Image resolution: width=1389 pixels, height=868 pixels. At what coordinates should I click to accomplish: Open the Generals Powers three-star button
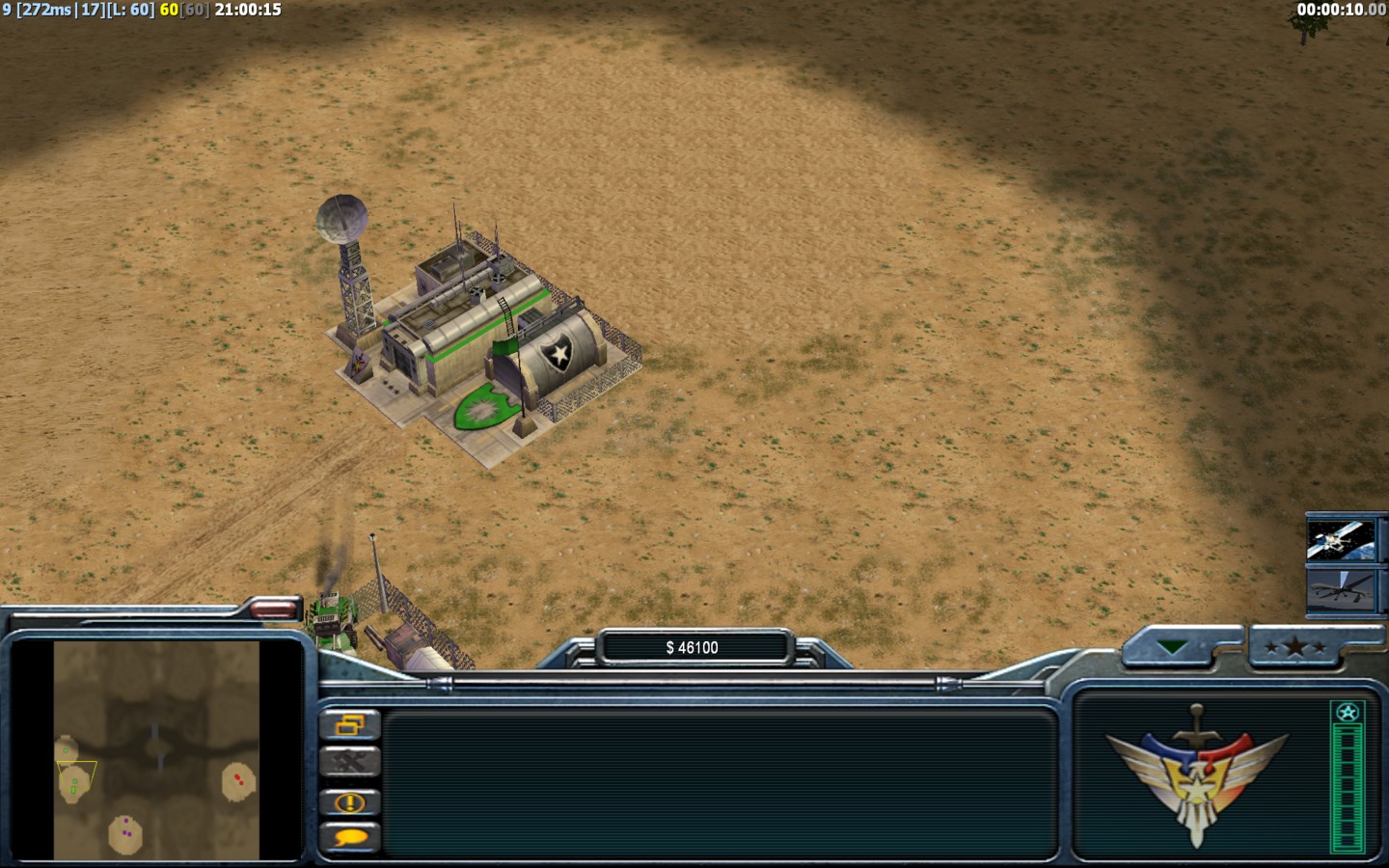click(x=1294, y=648)
